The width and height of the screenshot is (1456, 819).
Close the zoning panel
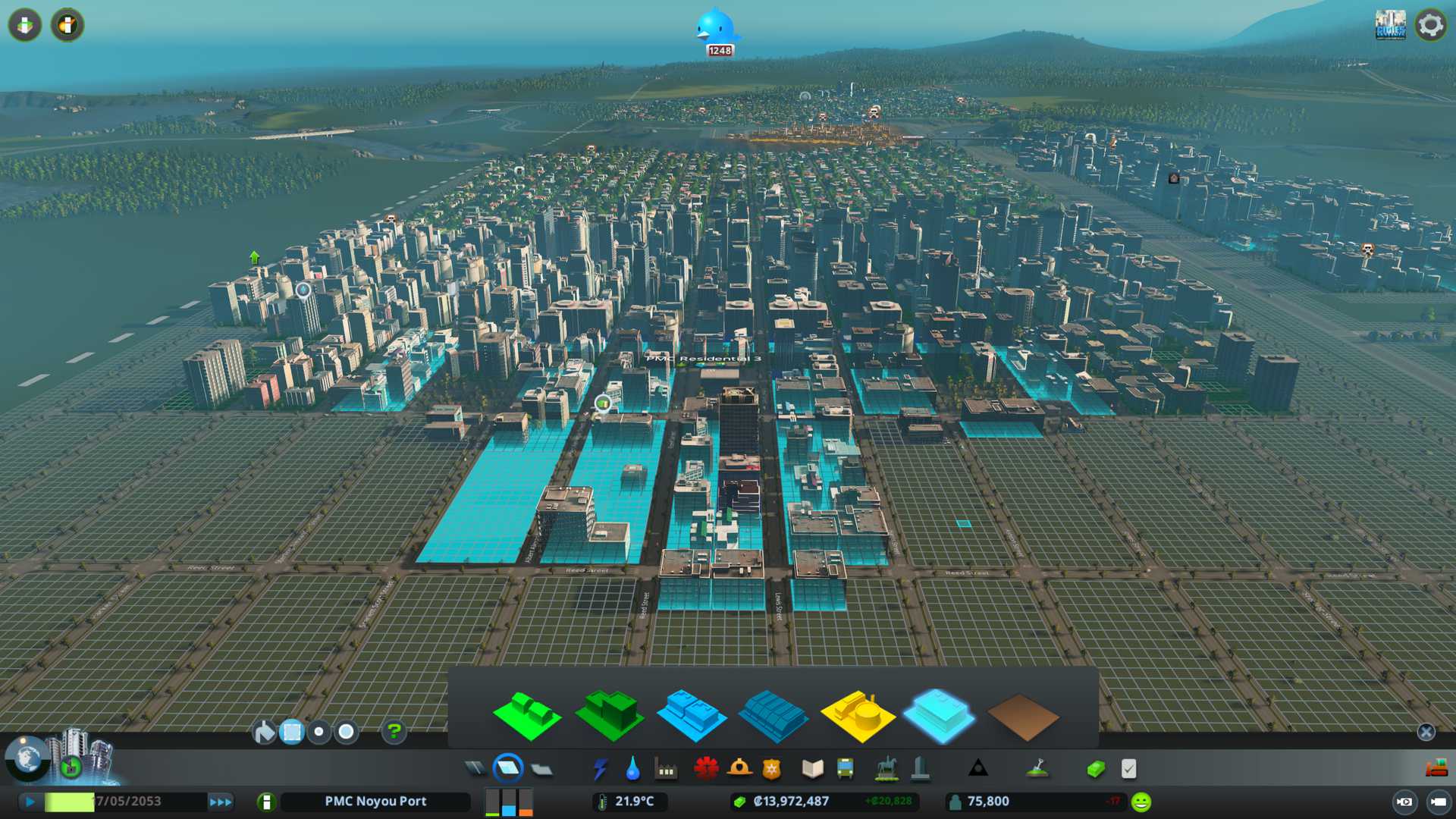coord(1426,732)
